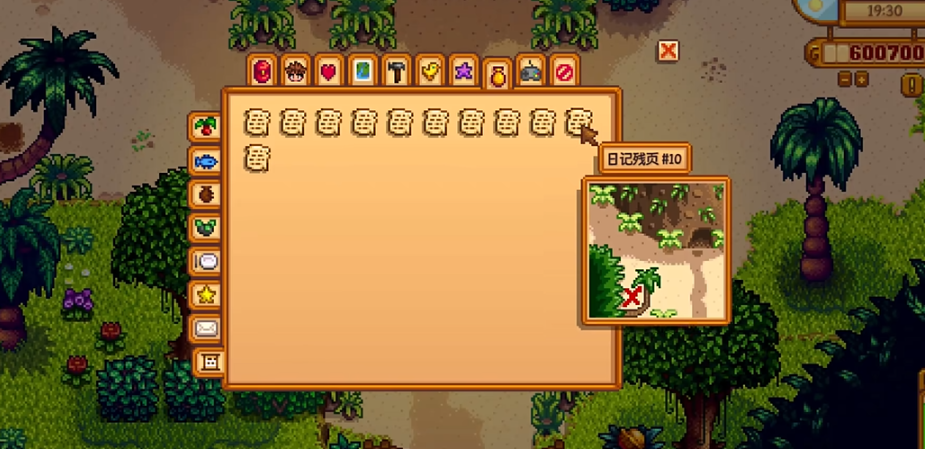This screenshot has height=449, width=925.
Task: Go to the exit tab with the red circle
Action: 564,71
